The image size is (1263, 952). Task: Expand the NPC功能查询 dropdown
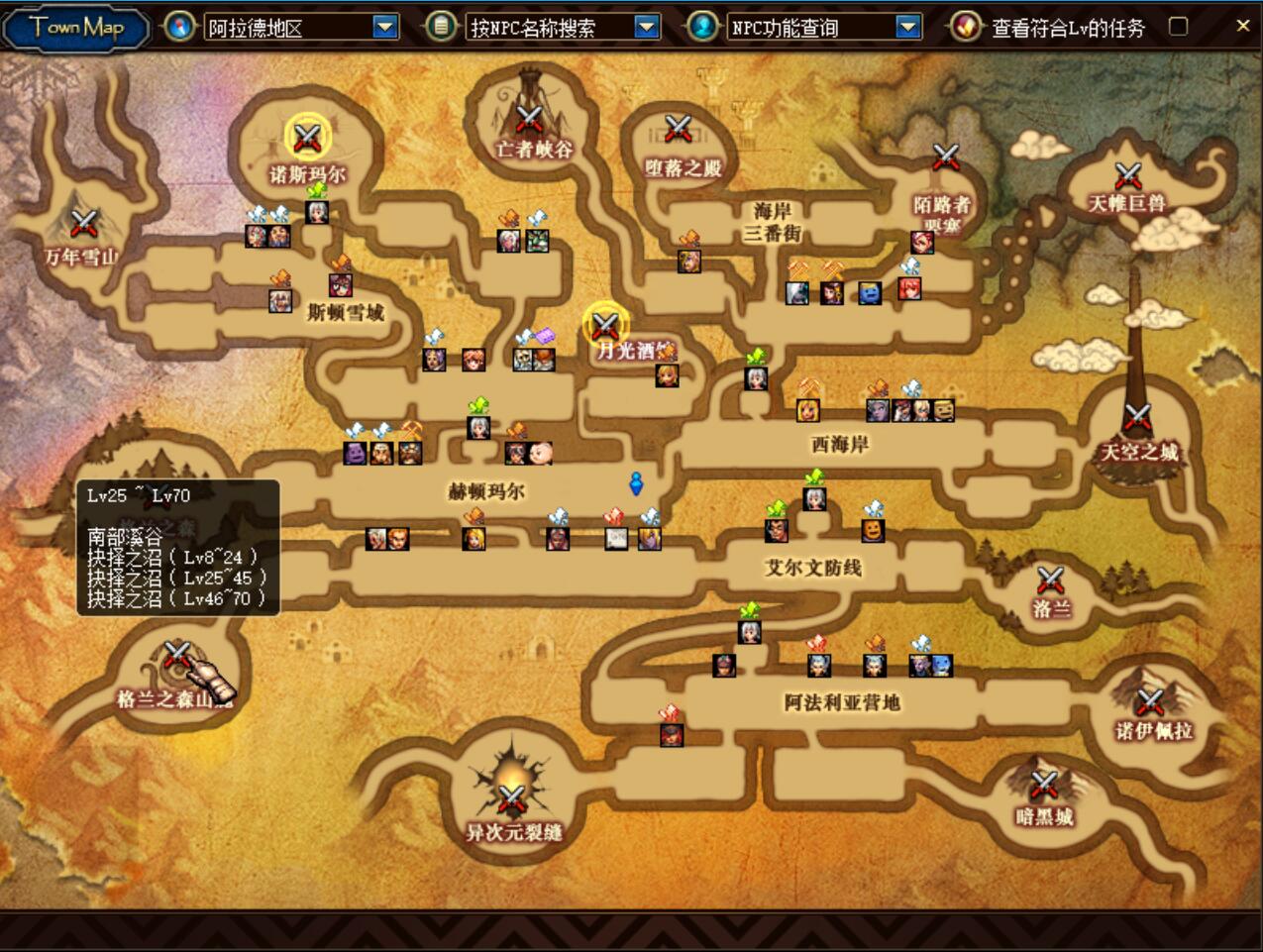pyautogui.click(x=907, y=27)
